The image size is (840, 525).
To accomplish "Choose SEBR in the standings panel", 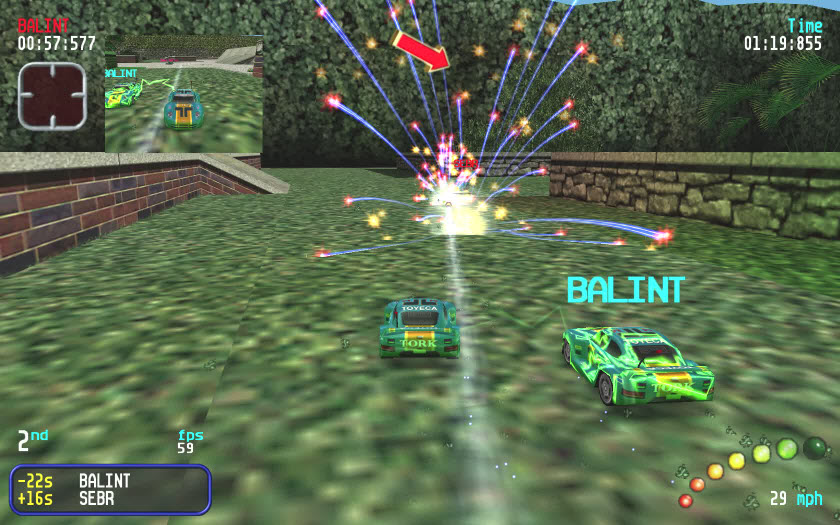I will 99,498.
